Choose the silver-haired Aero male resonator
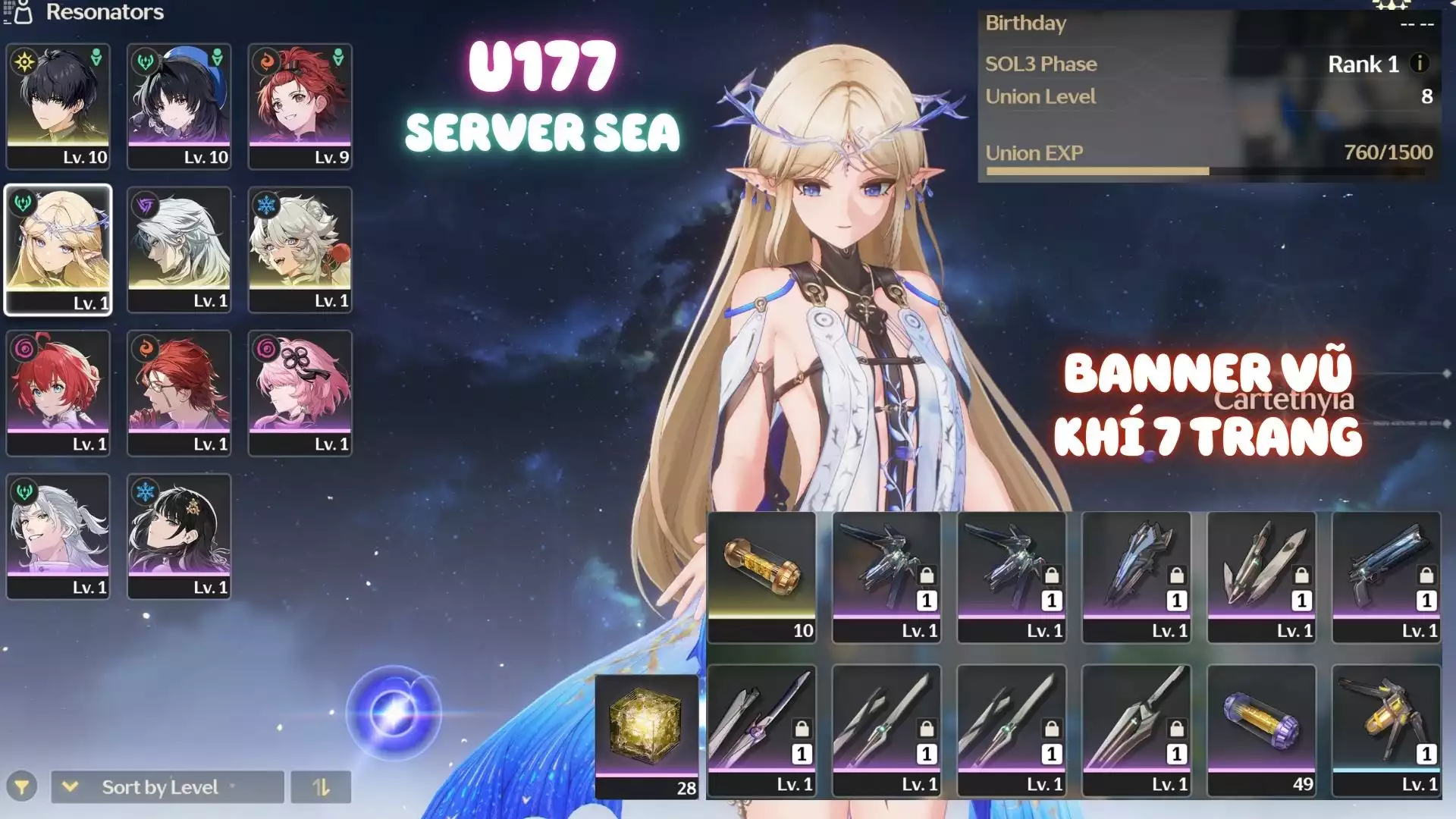 58,536
